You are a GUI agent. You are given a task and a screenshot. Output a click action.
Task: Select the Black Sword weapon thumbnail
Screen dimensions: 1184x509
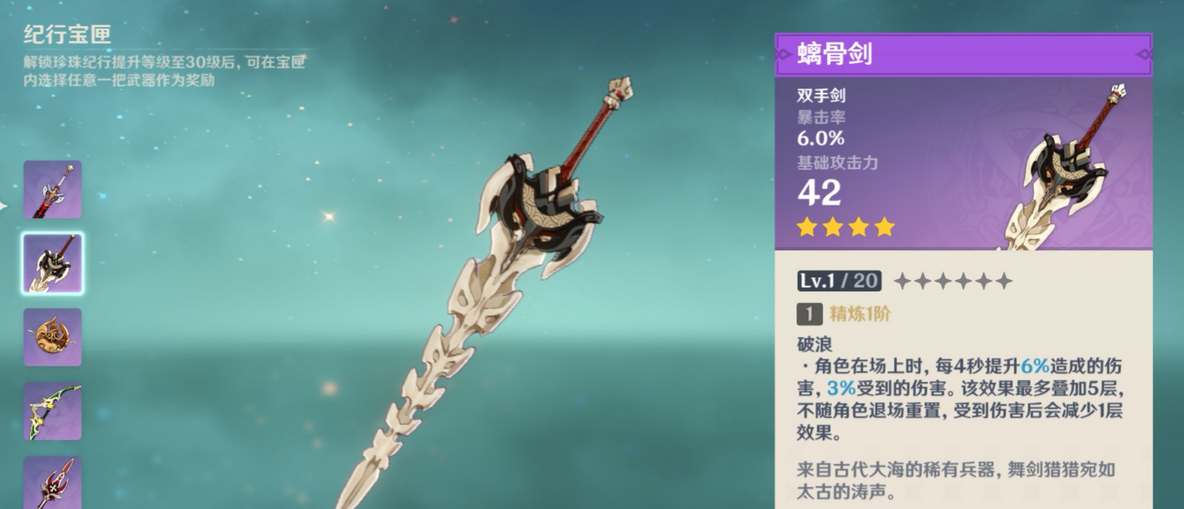52,190
